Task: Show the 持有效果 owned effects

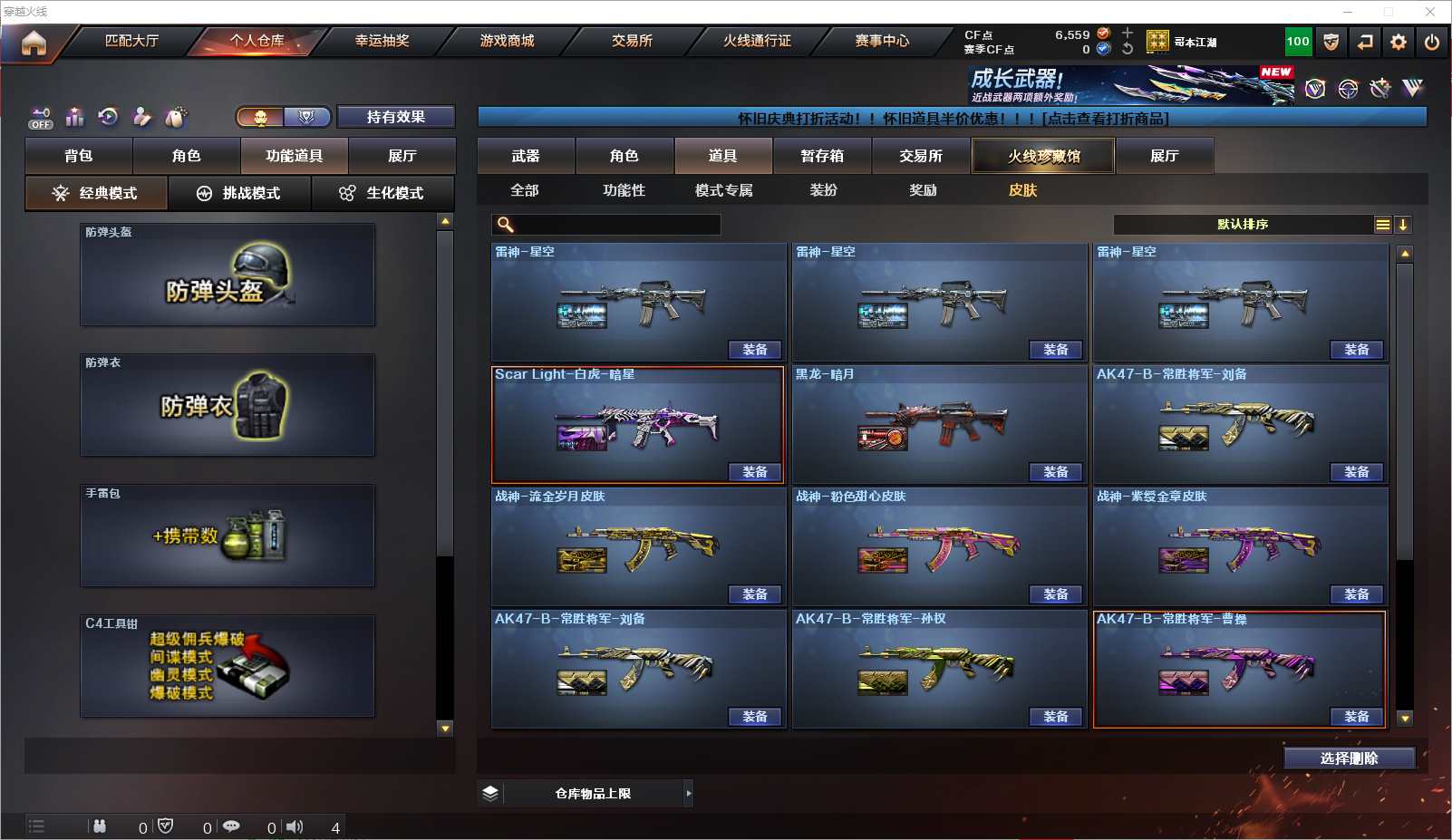Action: coord(396,117)
